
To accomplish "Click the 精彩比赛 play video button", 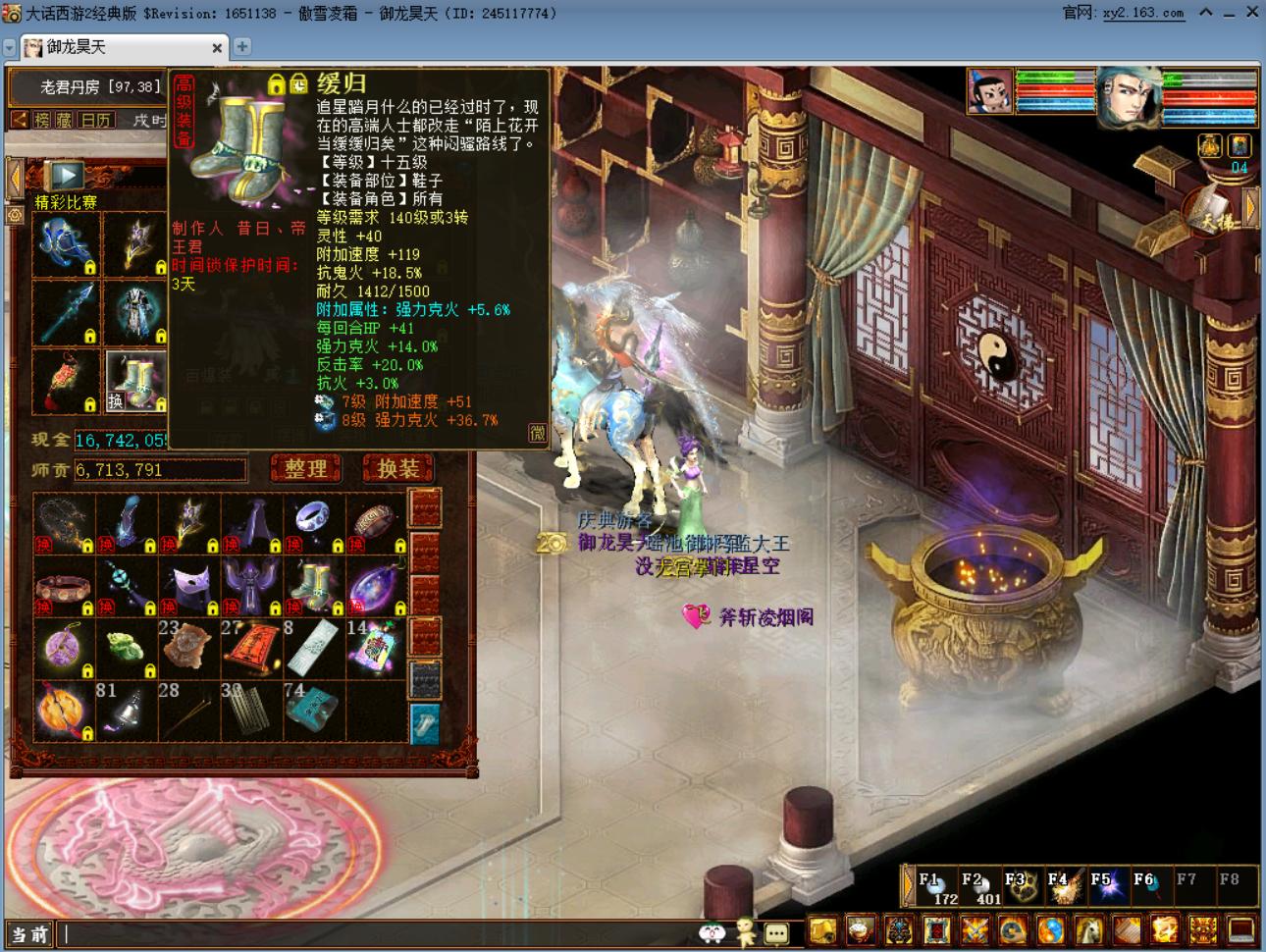I will point(67,176).
